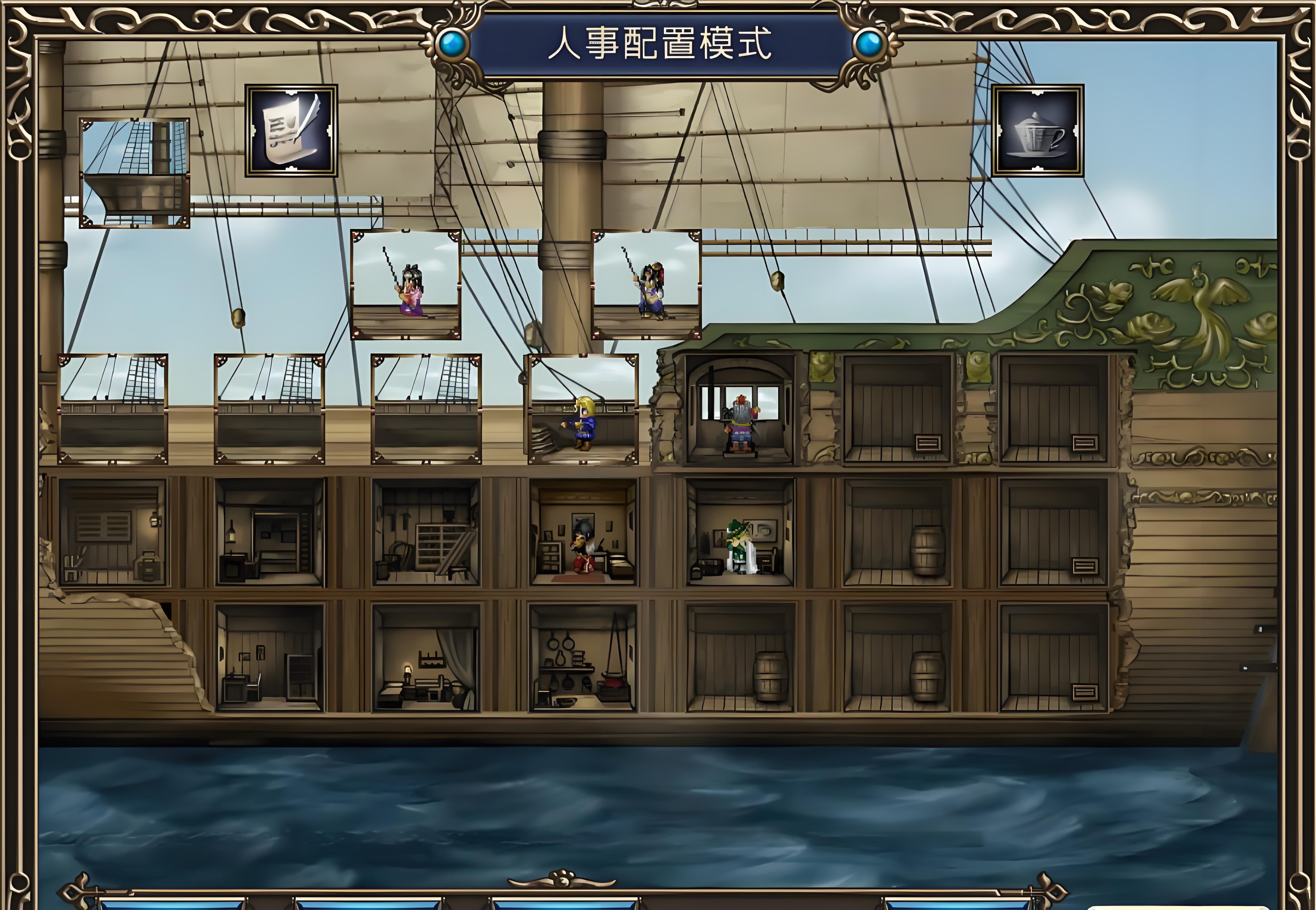Select the crow's nest lookout slot
Image resolution: width=1316 pixels, height=910 pixels.
[135, 173]
